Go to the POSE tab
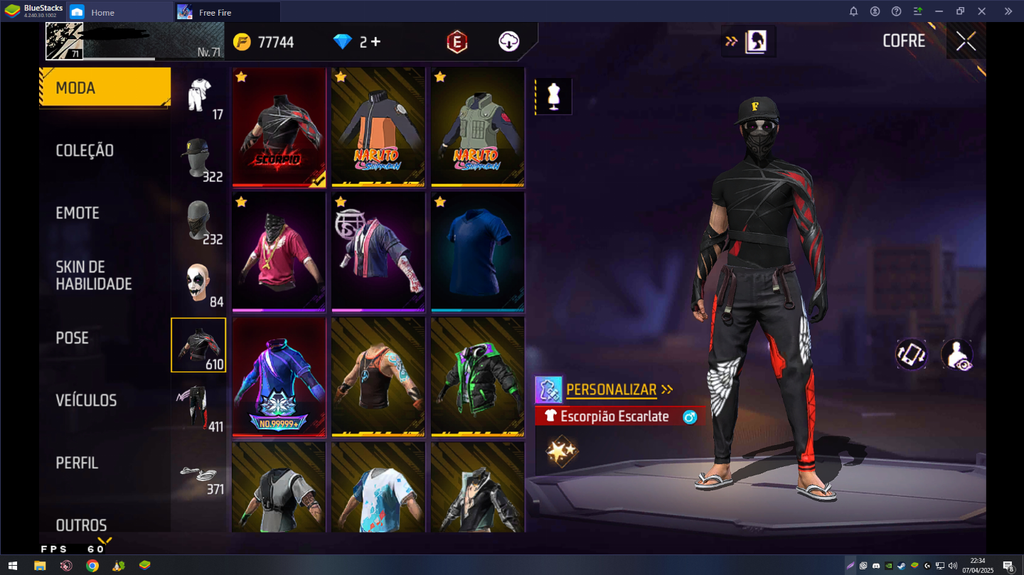Image resolution: width=1024 pixels, height=575 pixels. pos(72,338)
